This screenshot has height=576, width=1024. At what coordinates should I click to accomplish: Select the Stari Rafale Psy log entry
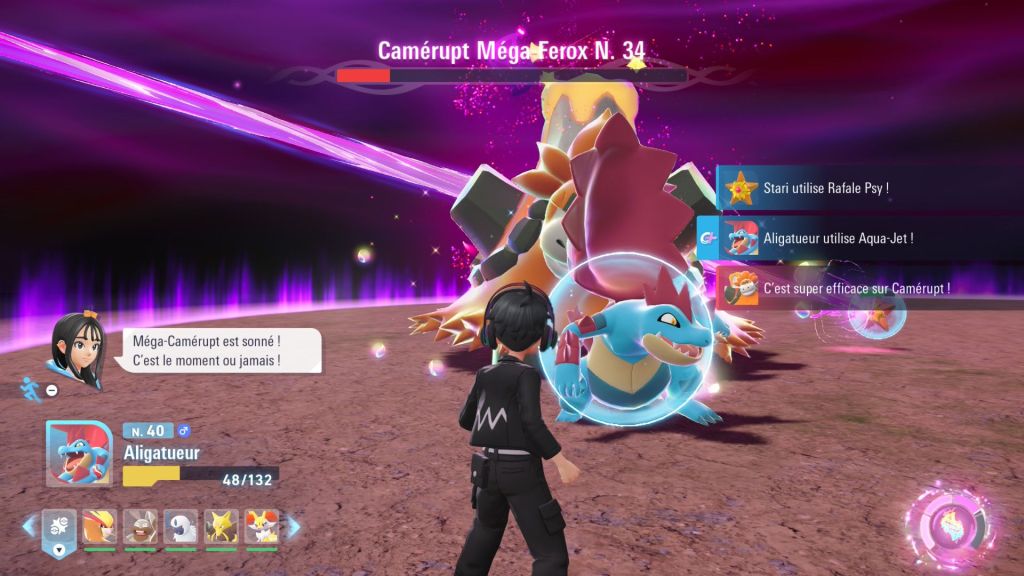tap(825, 187)
